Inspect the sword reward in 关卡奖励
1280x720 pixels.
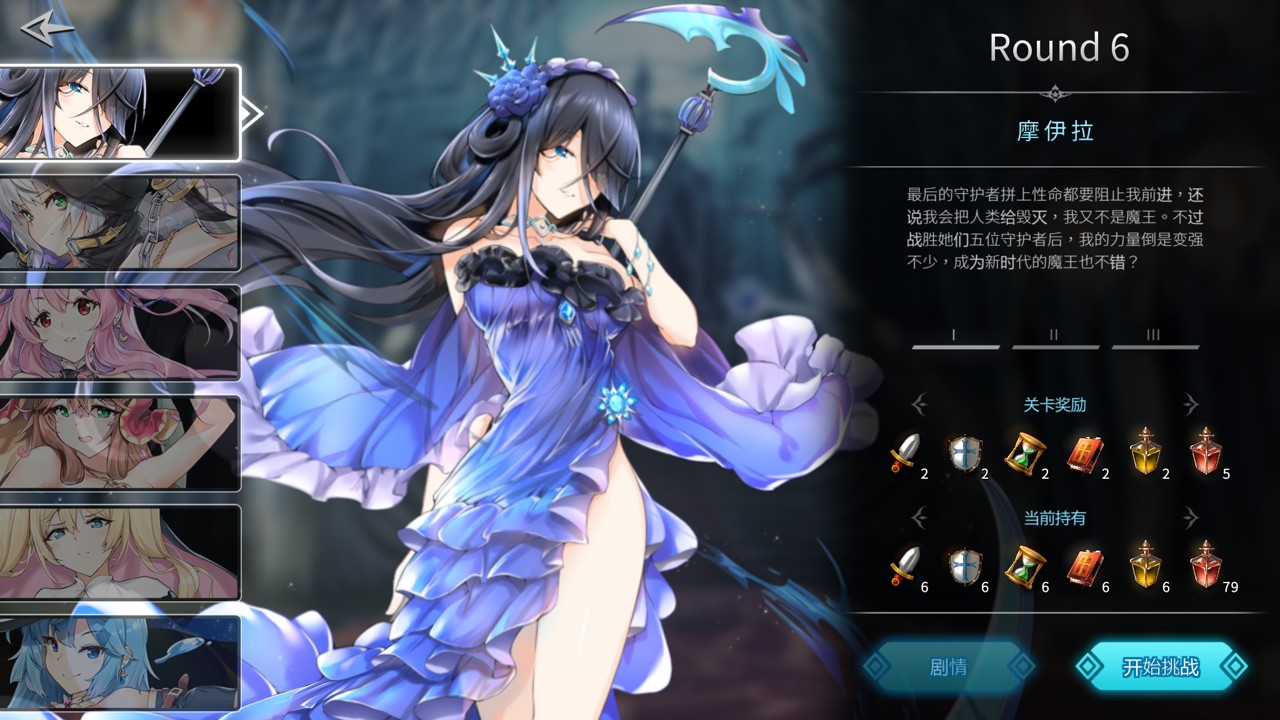tap(904, 453)
